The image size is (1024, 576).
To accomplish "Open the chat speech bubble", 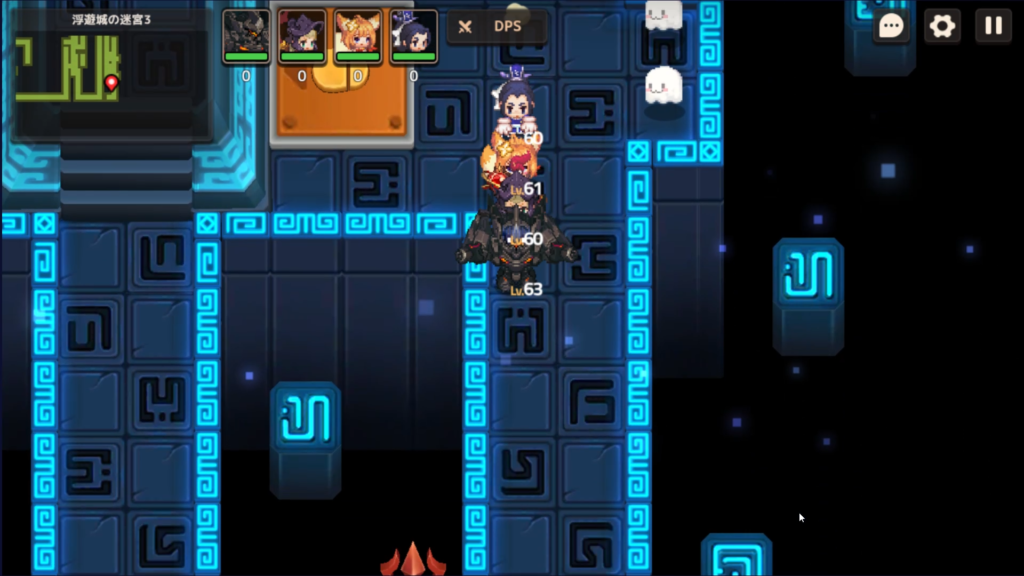I will (x=892, y=26).
